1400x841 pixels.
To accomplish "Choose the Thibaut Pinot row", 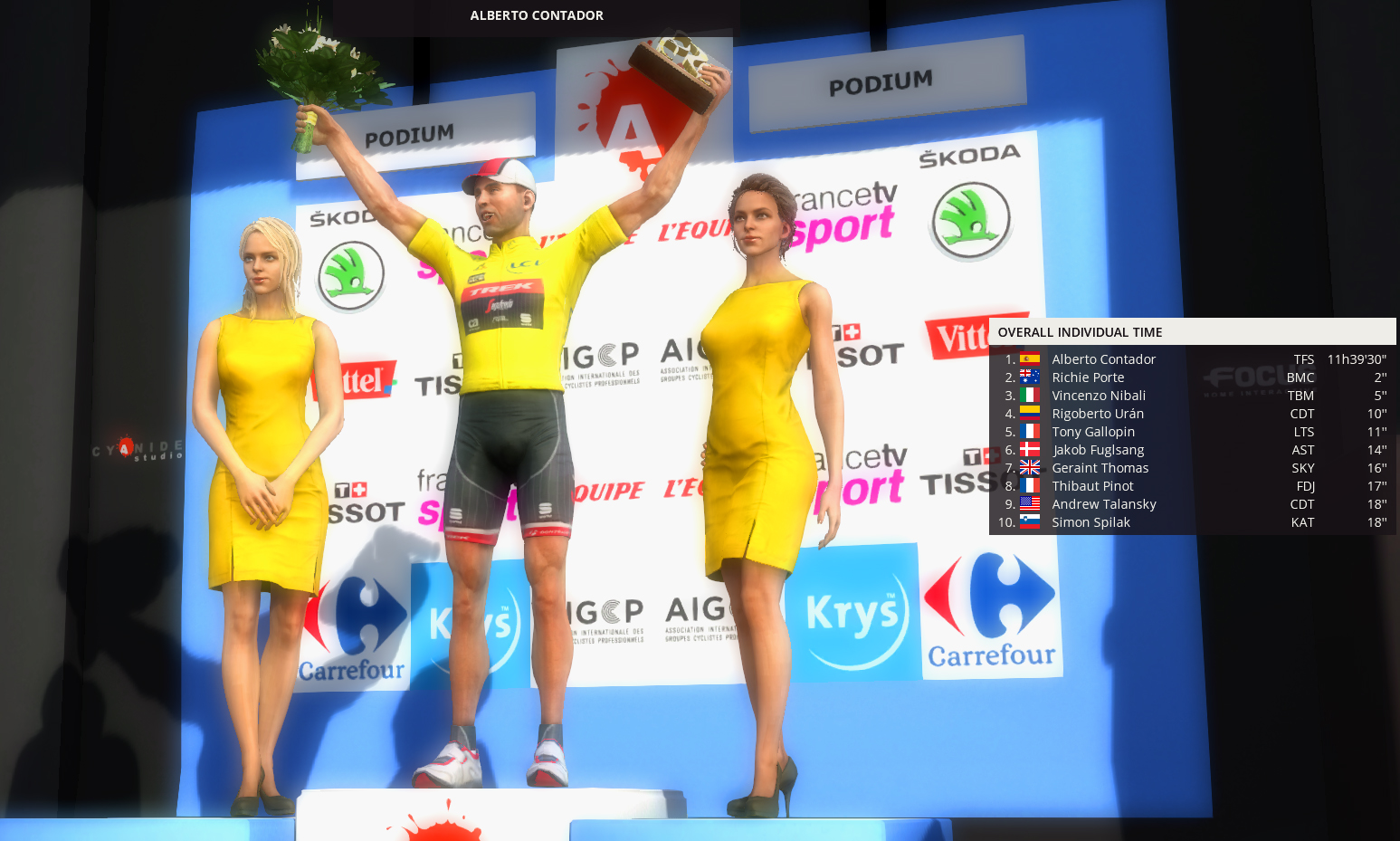I will point(1092,486).
